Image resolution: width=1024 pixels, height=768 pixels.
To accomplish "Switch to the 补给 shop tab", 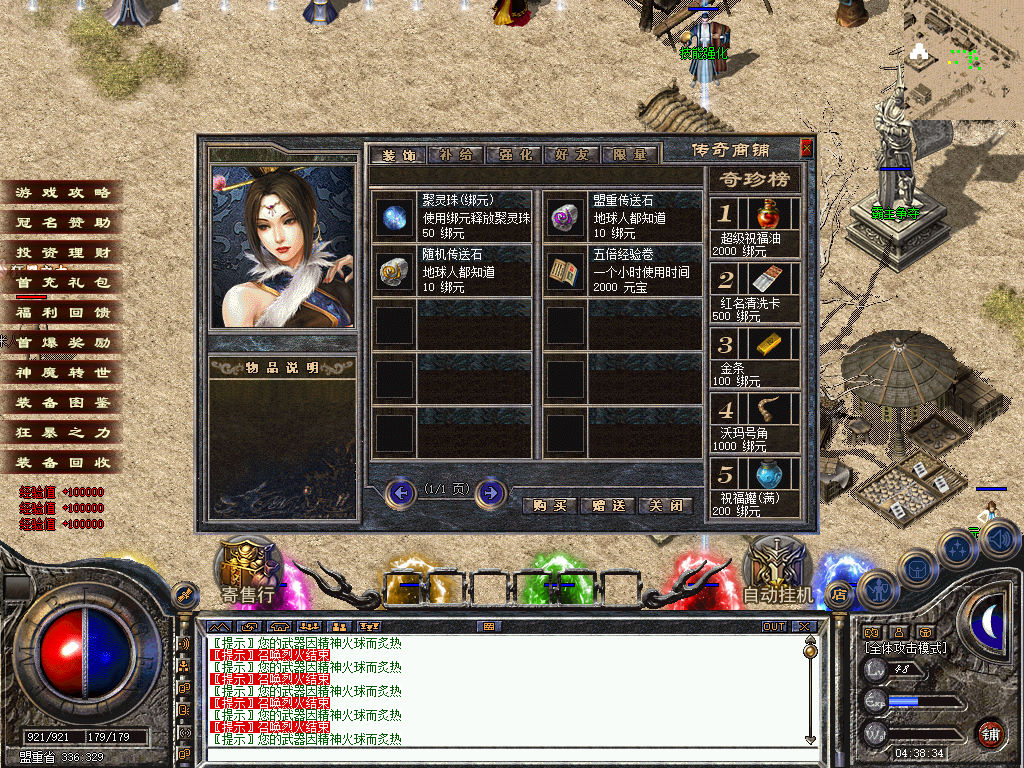I will point(456,155).
